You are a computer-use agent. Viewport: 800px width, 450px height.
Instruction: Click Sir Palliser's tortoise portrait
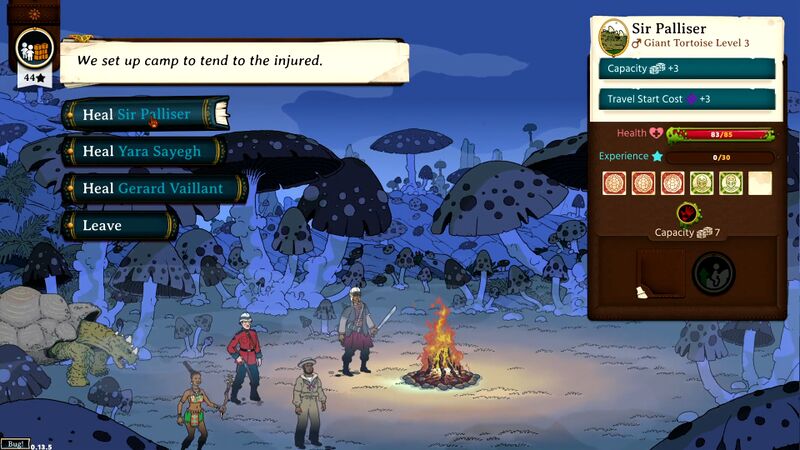click(x=613, y=36)
